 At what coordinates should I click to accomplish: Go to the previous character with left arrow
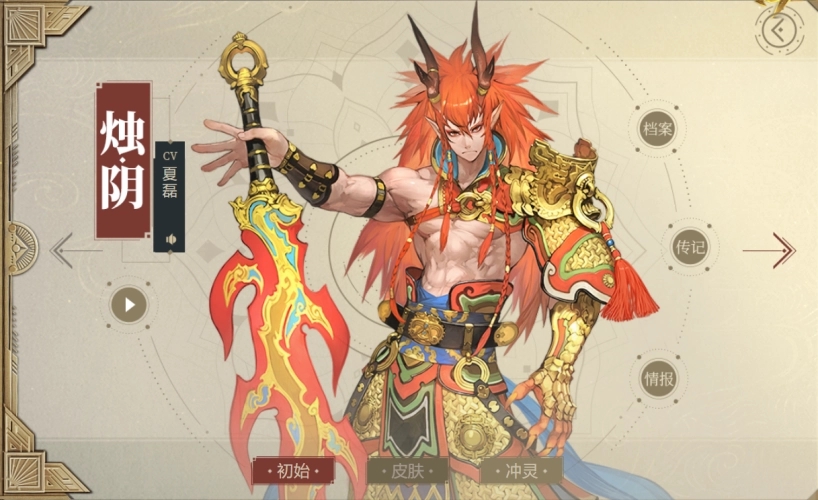click(x=70, y=249)
